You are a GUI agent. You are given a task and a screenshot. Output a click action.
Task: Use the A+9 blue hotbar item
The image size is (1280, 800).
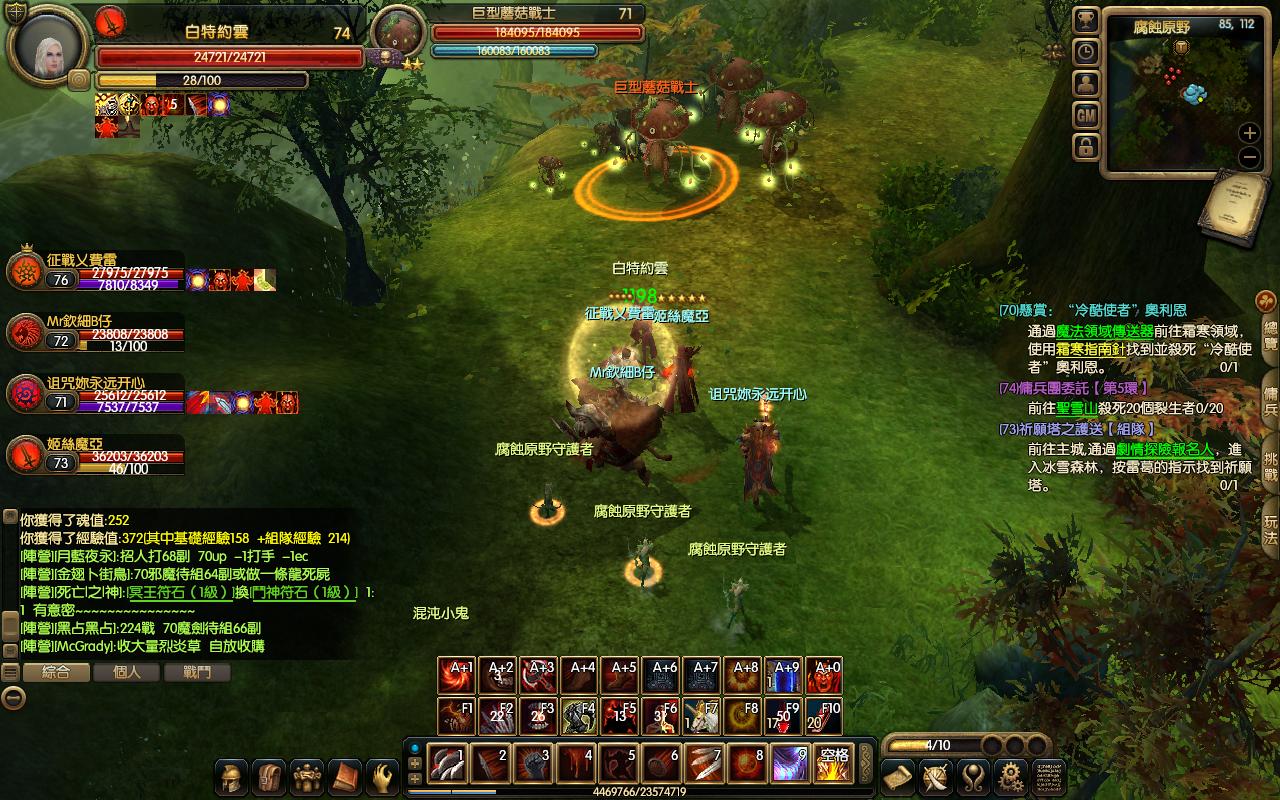coord(788,676)
